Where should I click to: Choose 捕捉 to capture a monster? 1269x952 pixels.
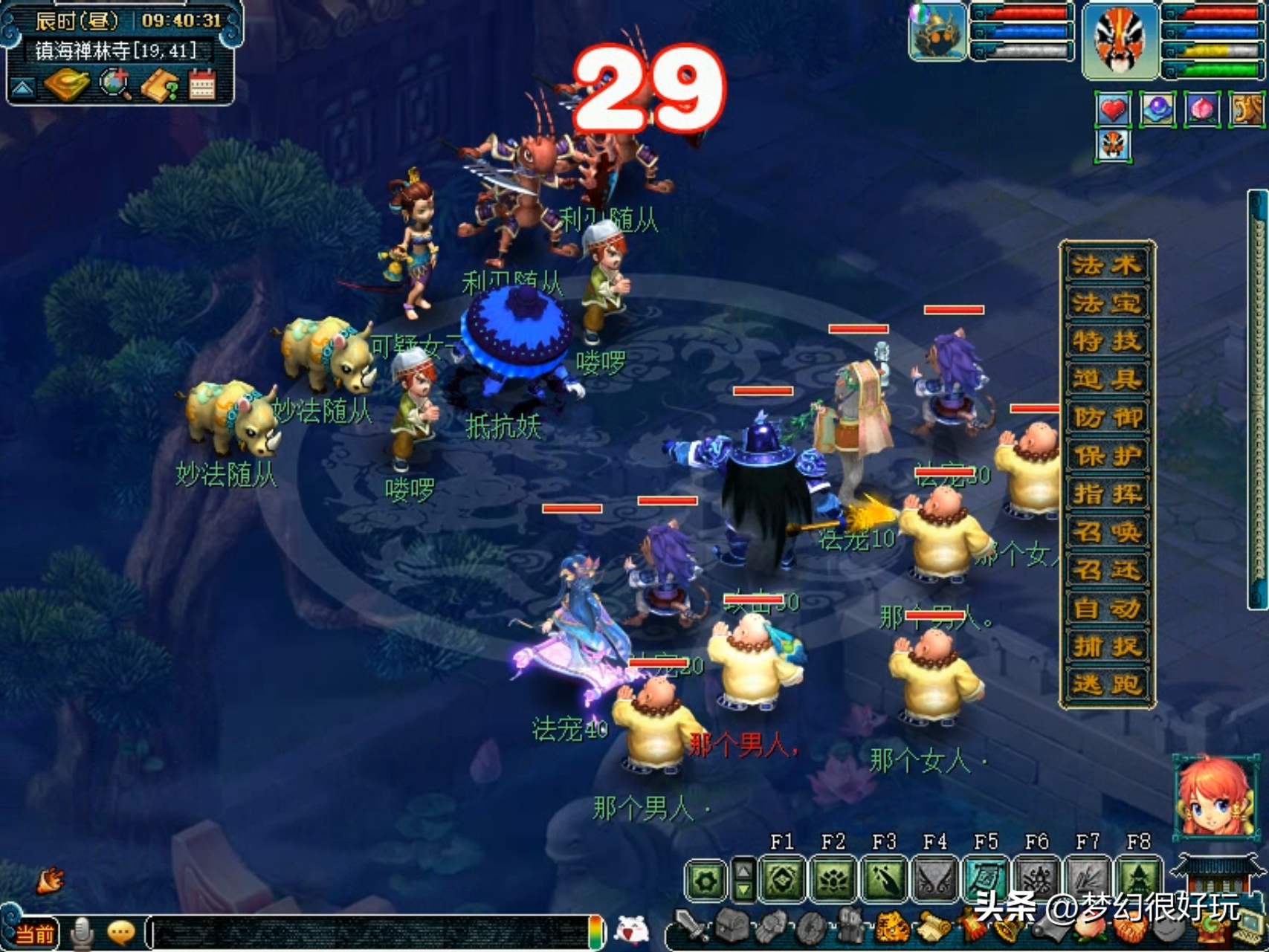click(1106, 647)
